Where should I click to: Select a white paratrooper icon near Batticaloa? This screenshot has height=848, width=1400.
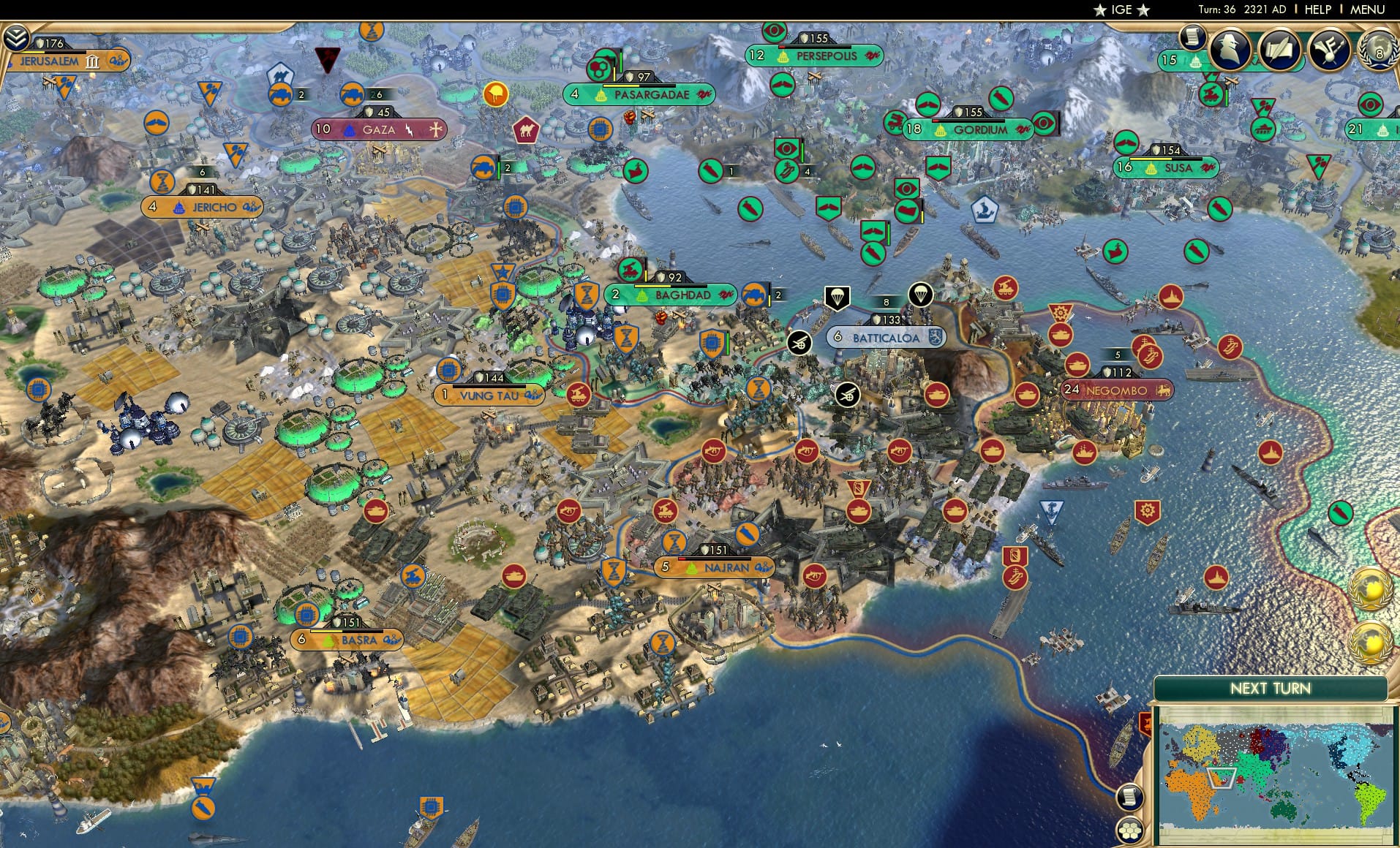(x=838, y=296)
